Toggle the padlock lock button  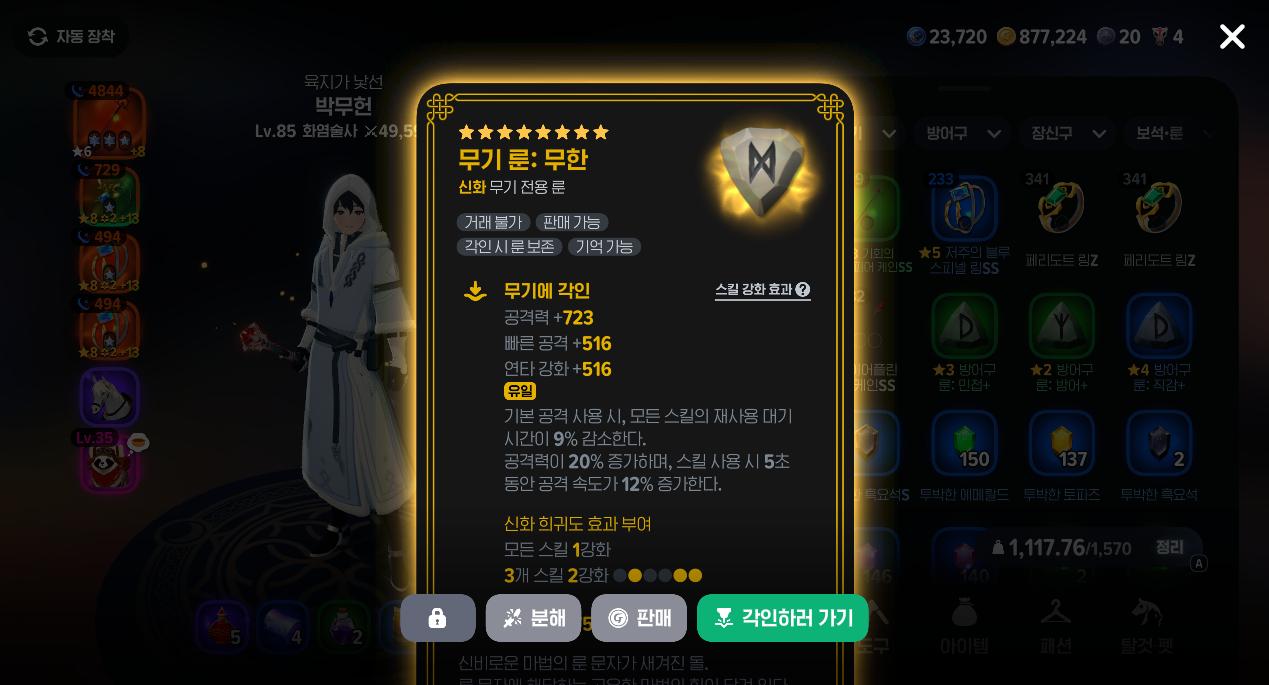click(437, 618)
